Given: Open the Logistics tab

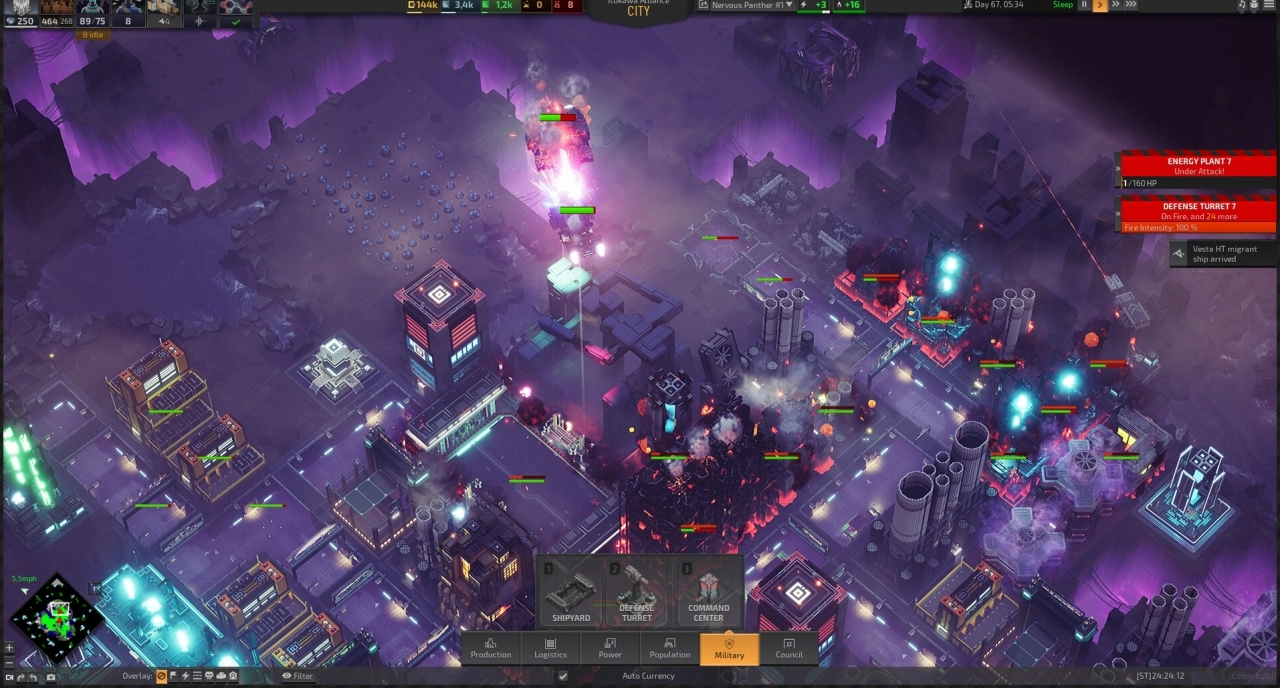Looking at the screenshot, I should click(550, 649).
